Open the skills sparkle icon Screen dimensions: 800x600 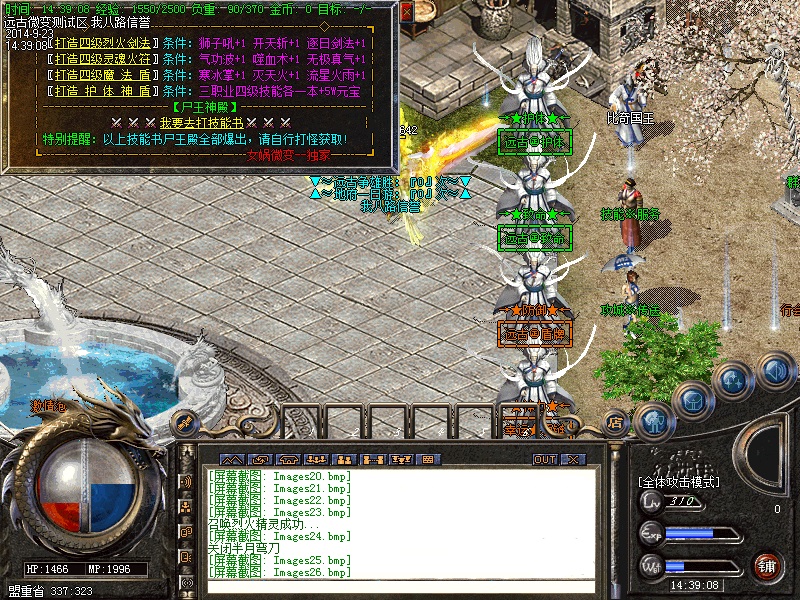click(734, 381)
